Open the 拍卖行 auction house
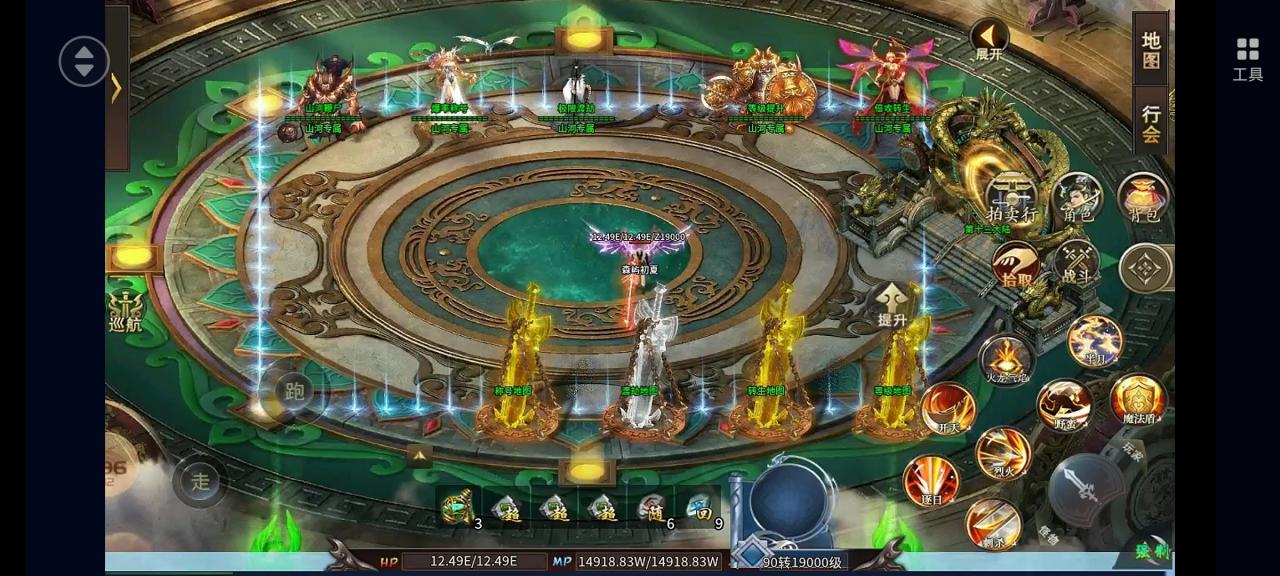 [1011, 198]
